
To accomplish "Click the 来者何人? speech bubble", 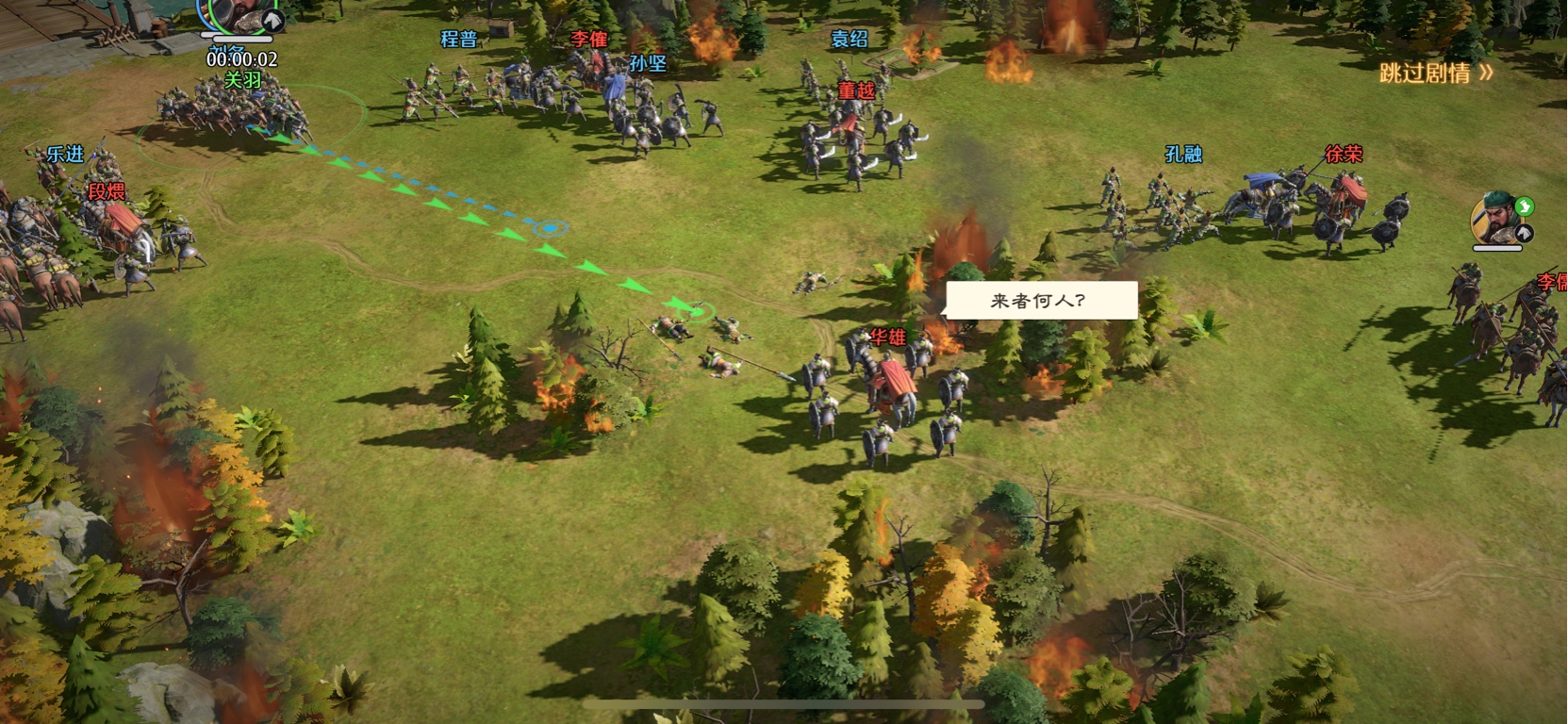I will [x=1041, y=301].
